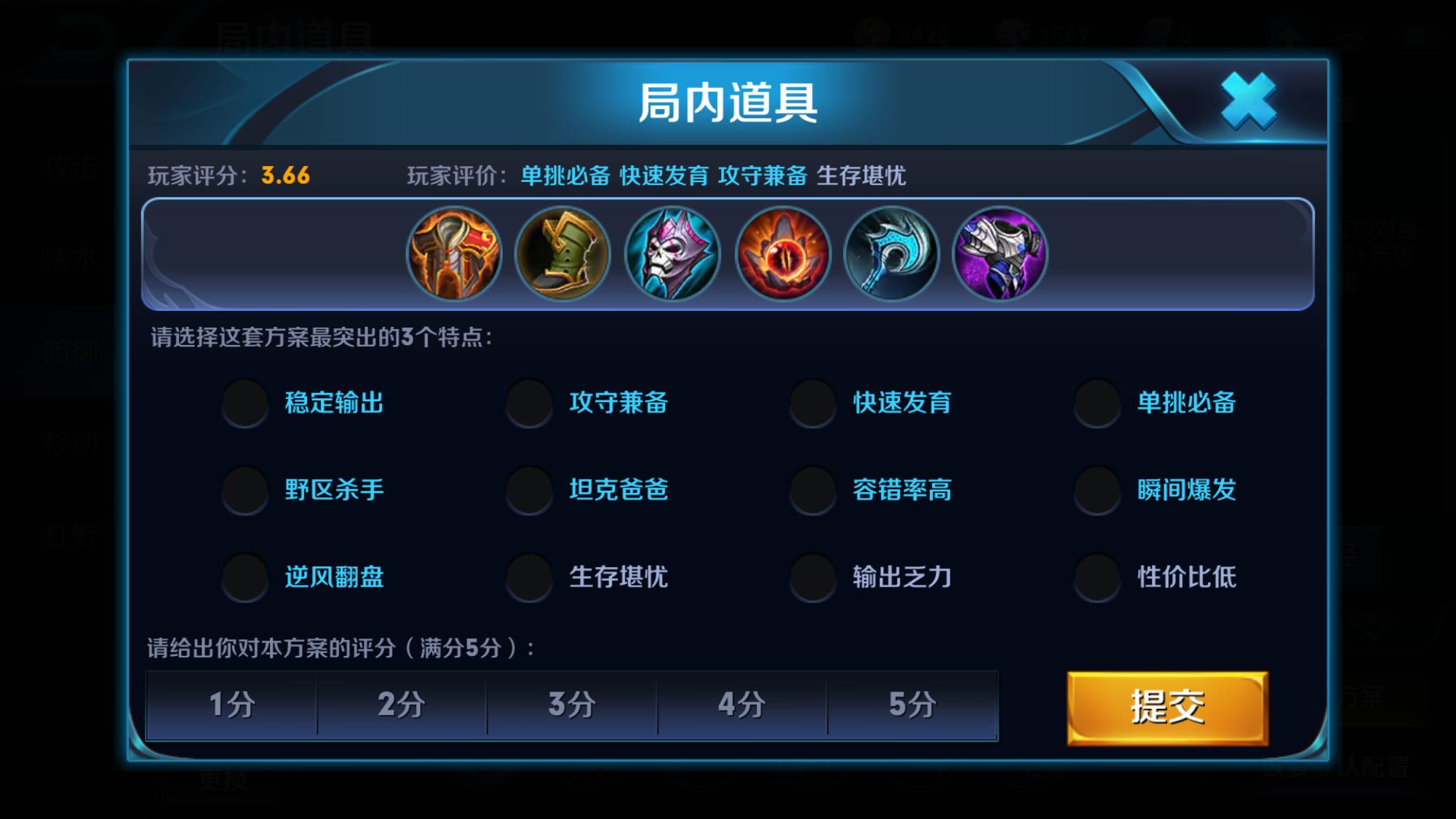Switch to the 攻击 category tab

73,168
